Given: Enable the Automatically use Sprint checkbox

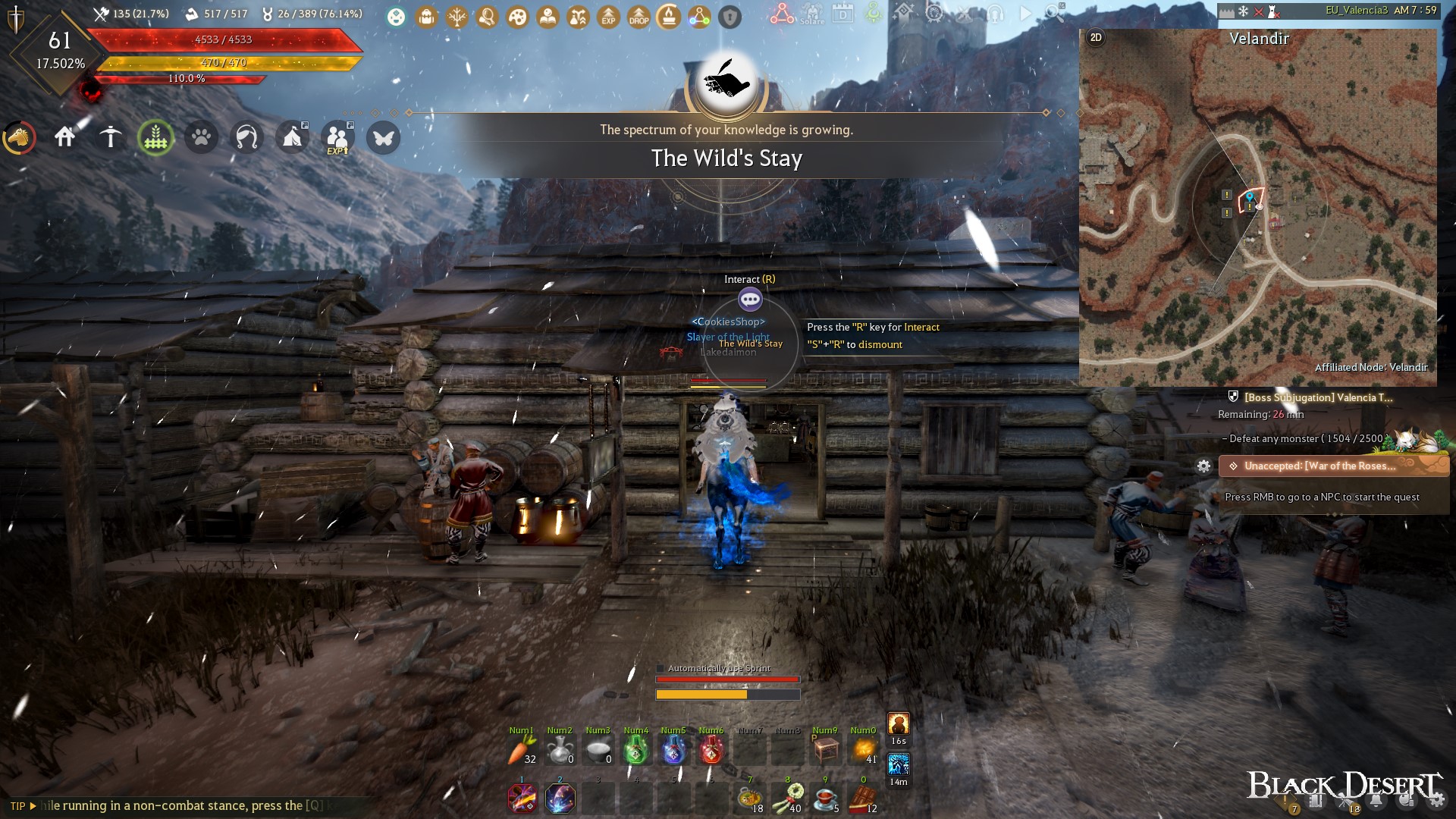Looking at the screenshot, I should click(661, 668).
